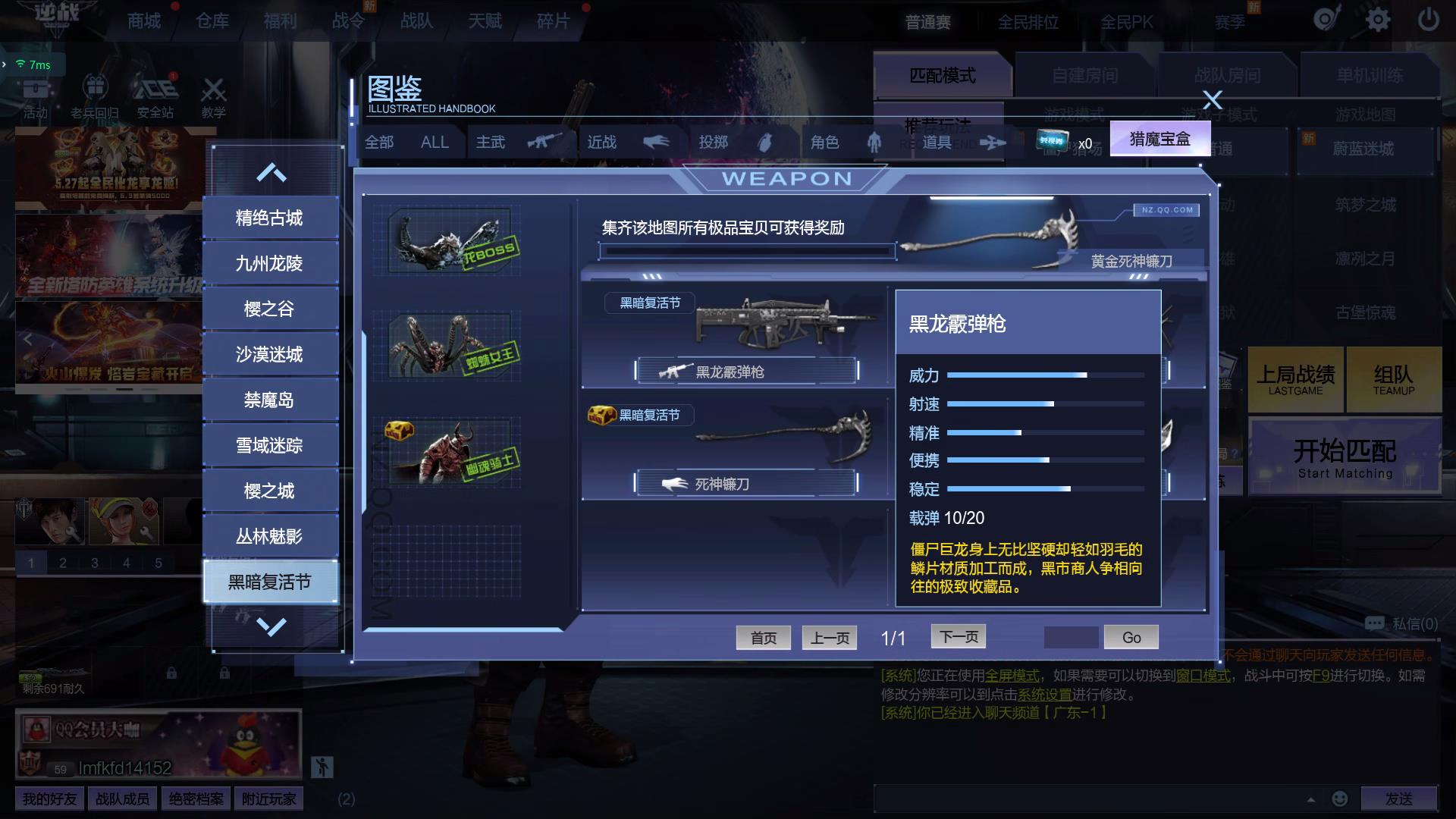The image size is (1456, 819).
Task: Select the 主武 rifle filter icon
Action: [x=546, y=142]
